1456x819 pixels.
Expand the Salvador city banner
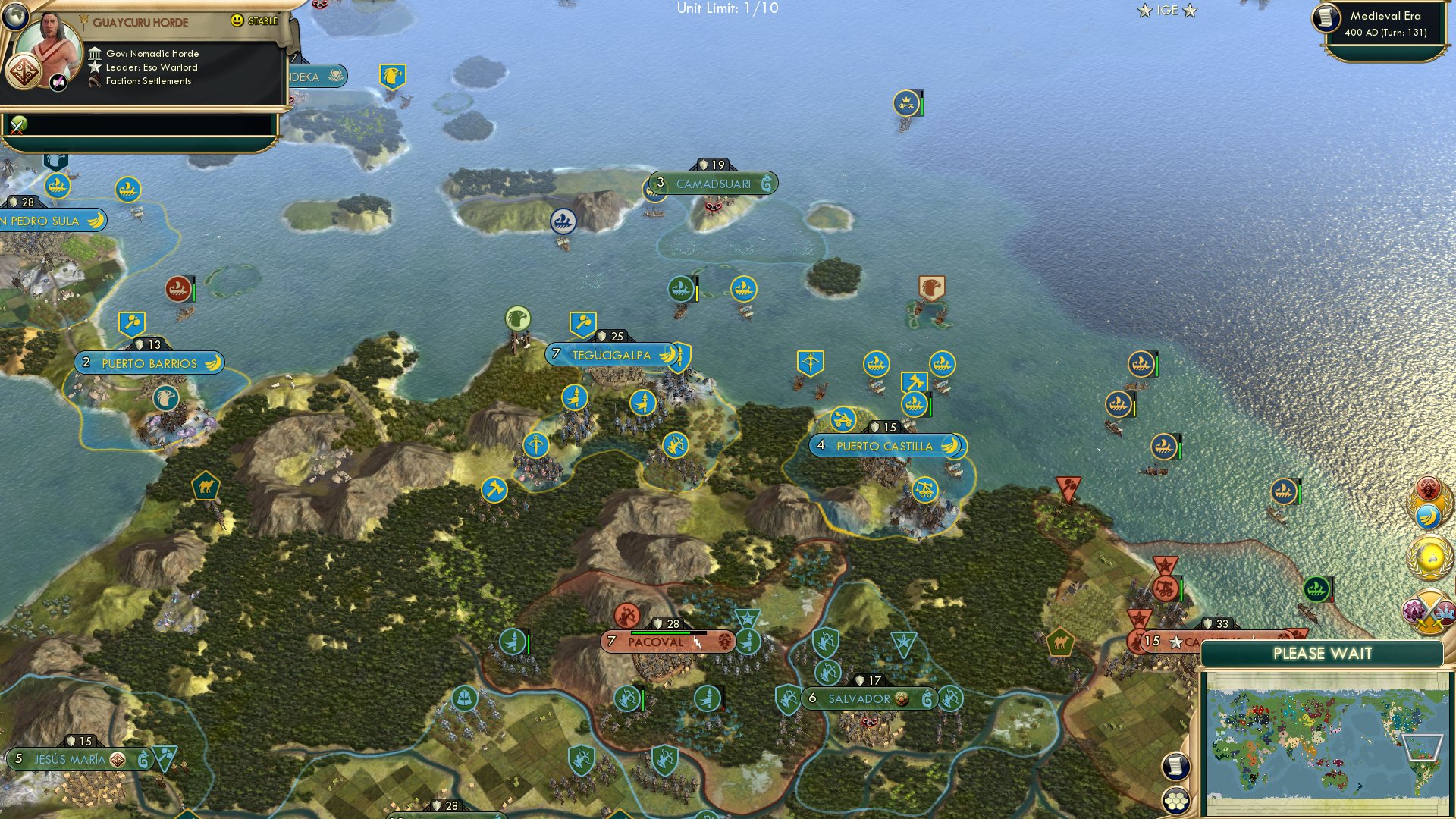[858, 698]
